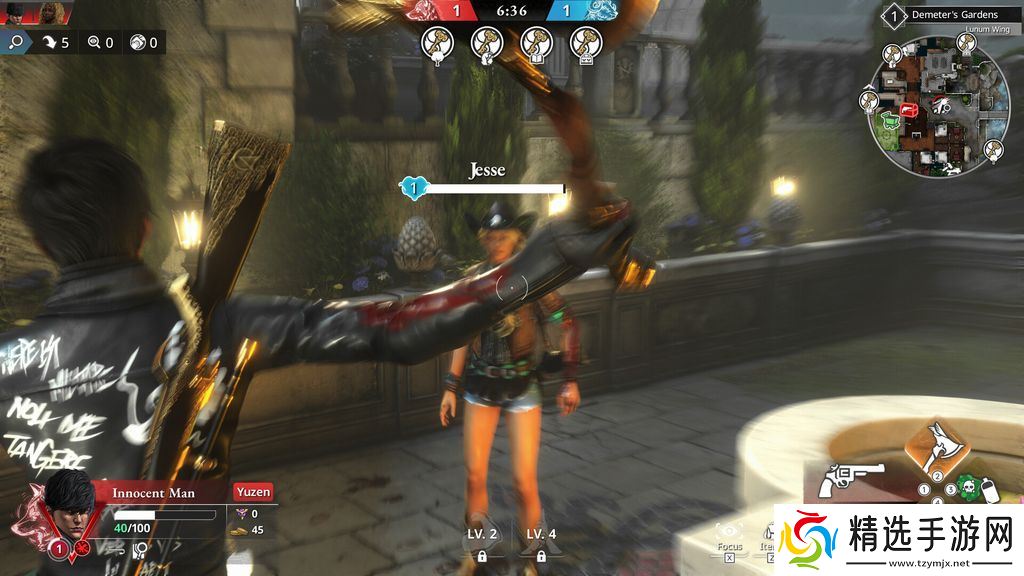The height and width of the screenshot is (576, 1024).
Task: Select the locked LV. 2 skill slot
Action: pos(481,543)
